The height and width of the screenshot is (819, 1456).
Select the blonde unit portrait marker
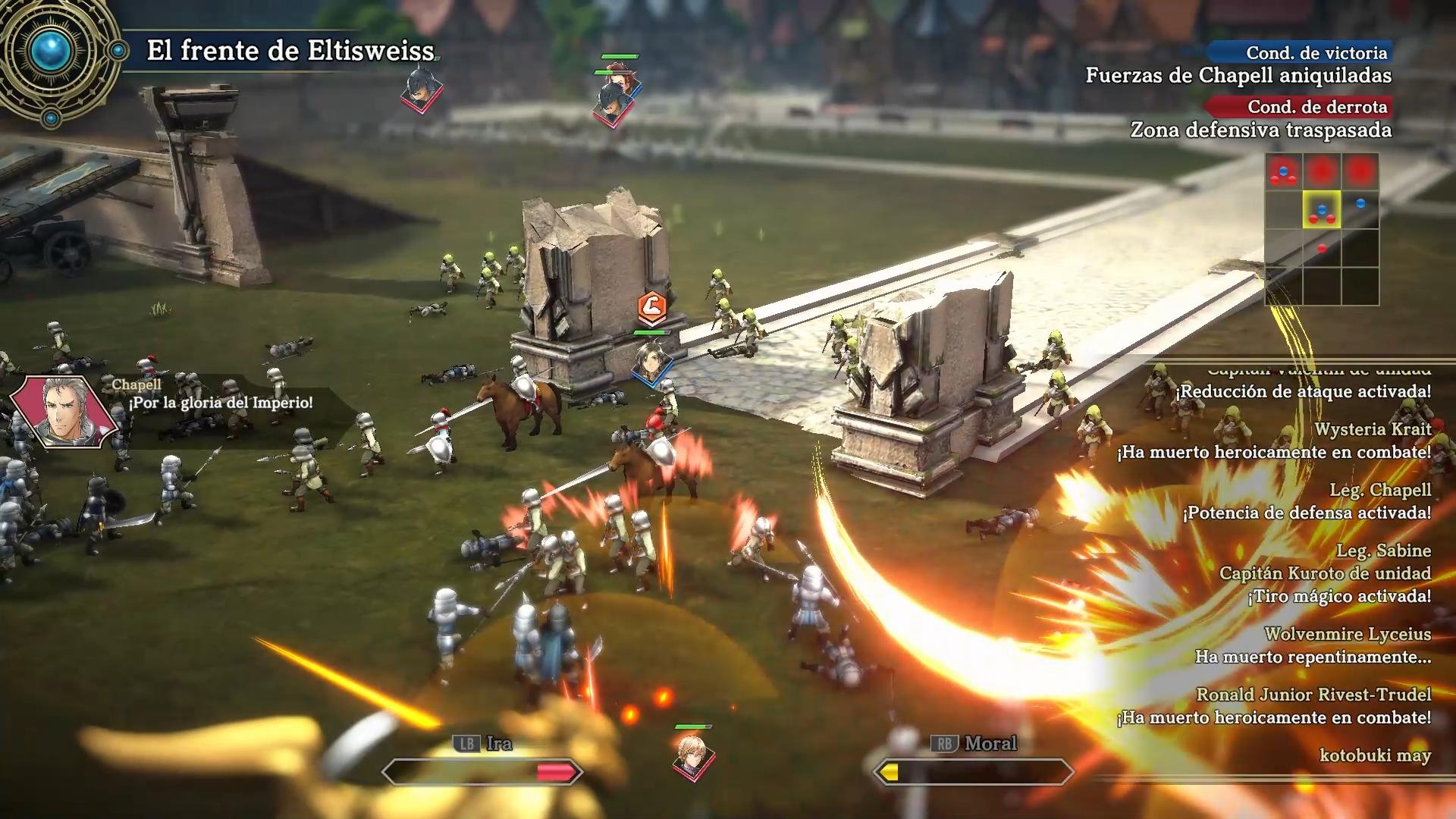pos(692,754)
